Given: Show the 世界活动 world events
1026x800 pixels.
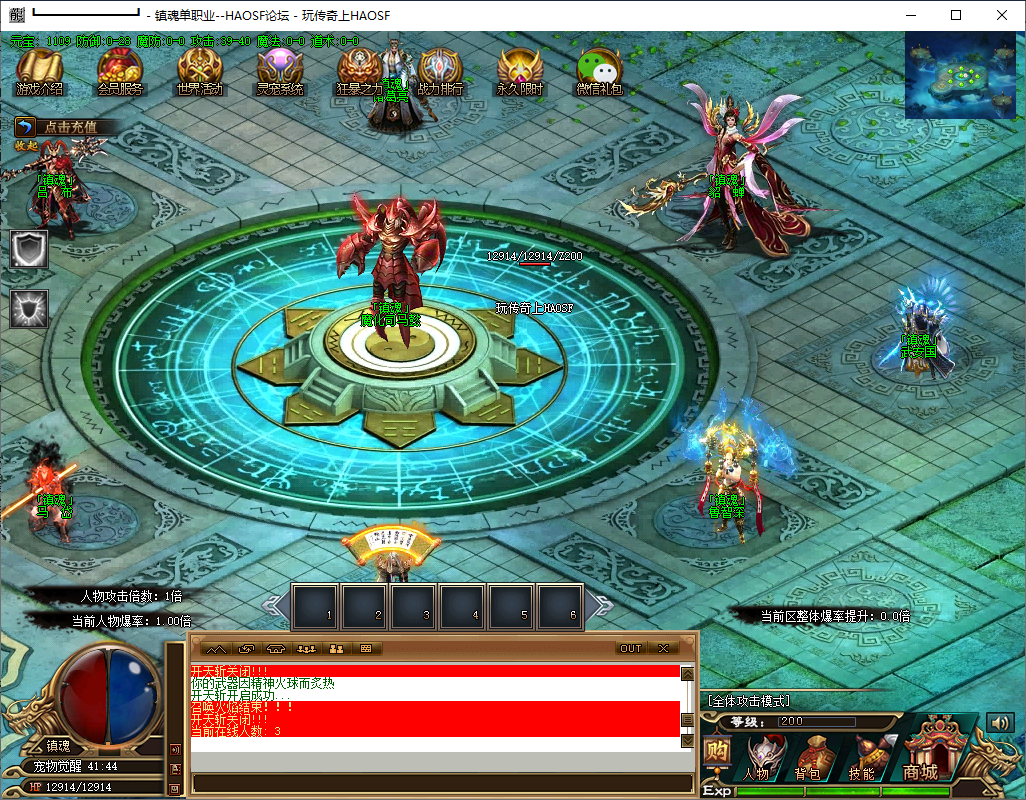Looking at the screenshot, I should tap(200, 72).
